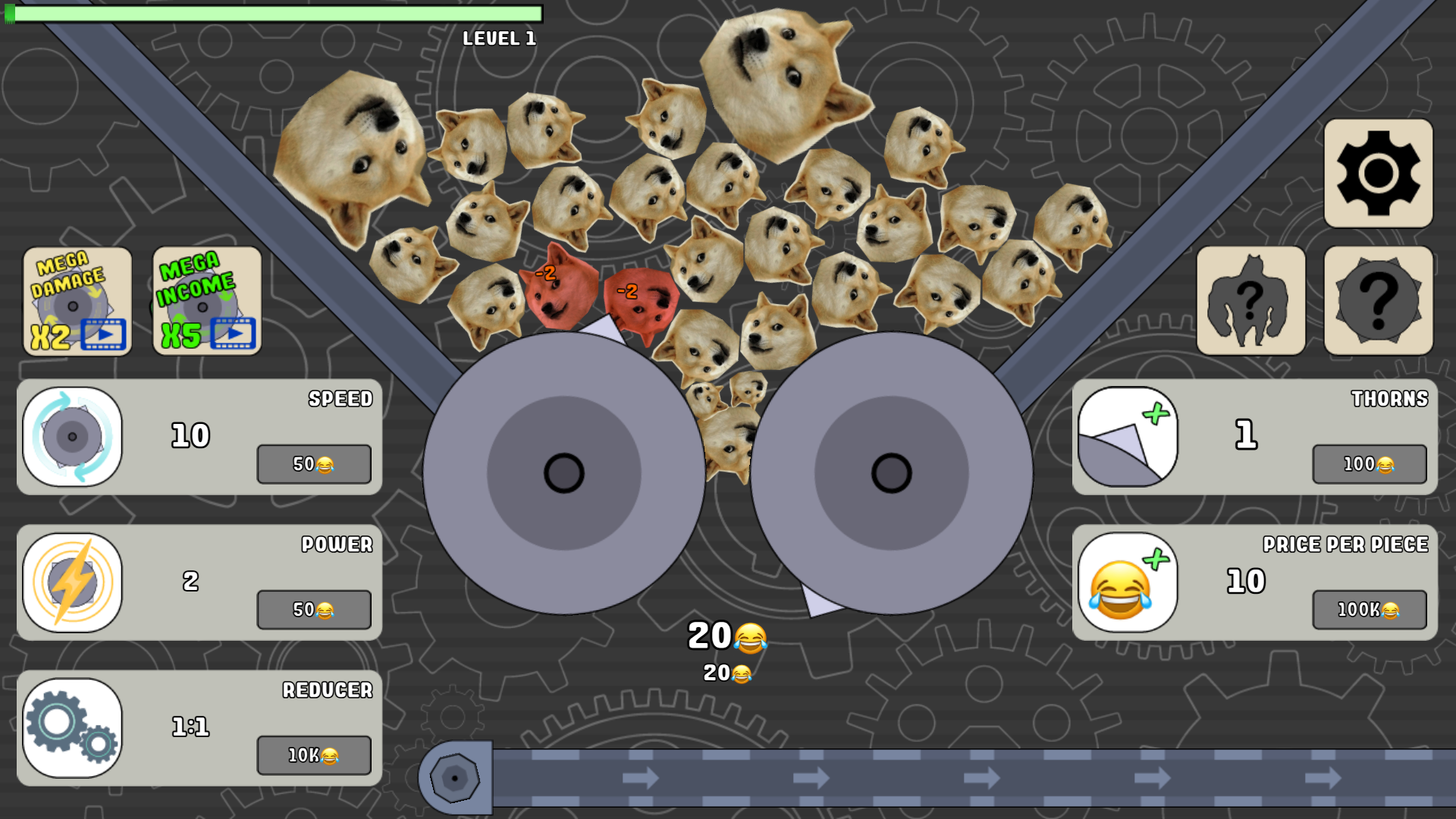Buy Price Per Piece upgrade for 100K
This screenshot has height=819, width=1456.
(x=1369, y=610)
